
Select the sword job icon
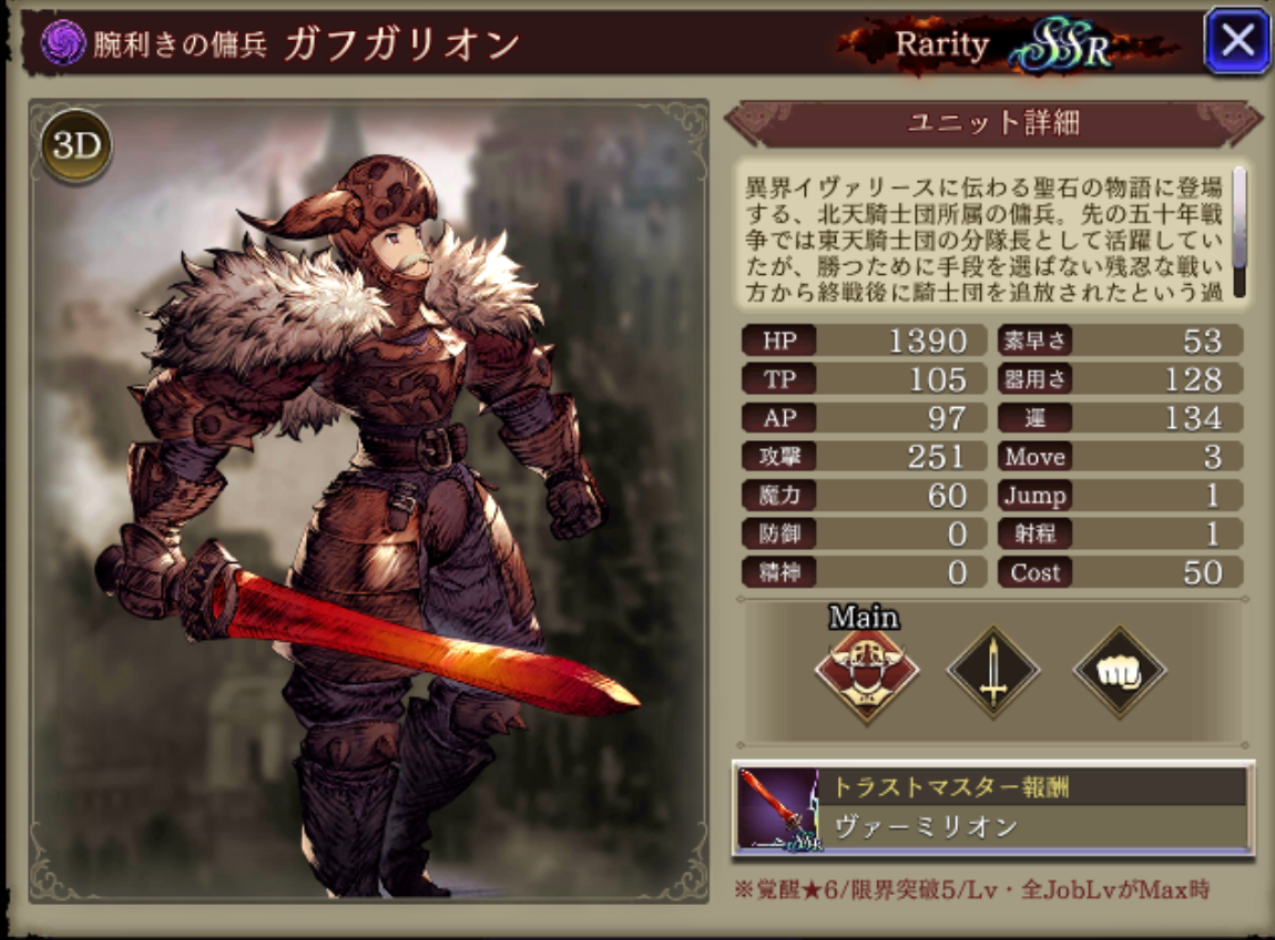pyautogui.click(x=993, y=672)
